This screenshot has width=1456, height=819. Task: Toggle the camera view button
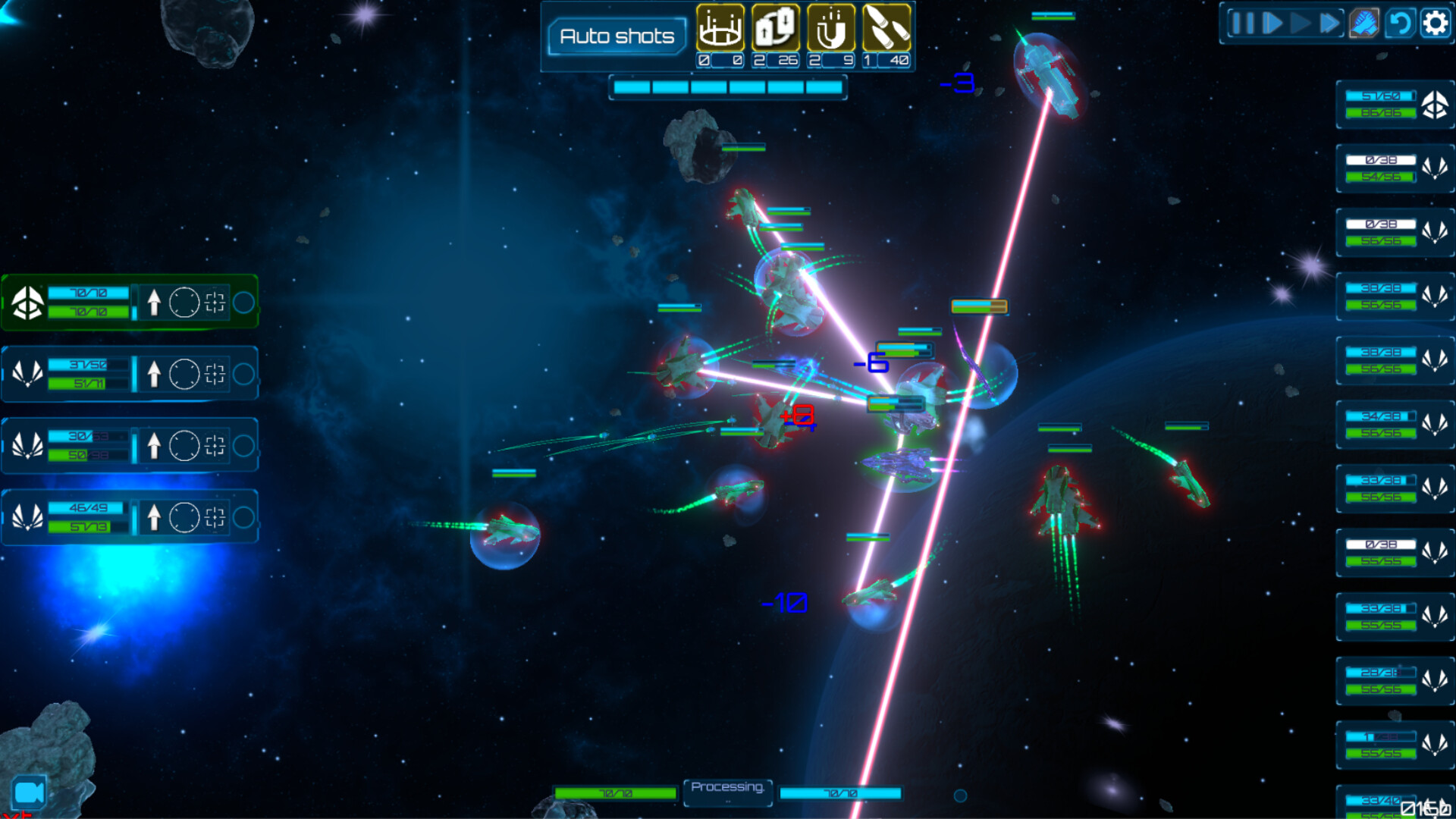(x=30, y=792)
